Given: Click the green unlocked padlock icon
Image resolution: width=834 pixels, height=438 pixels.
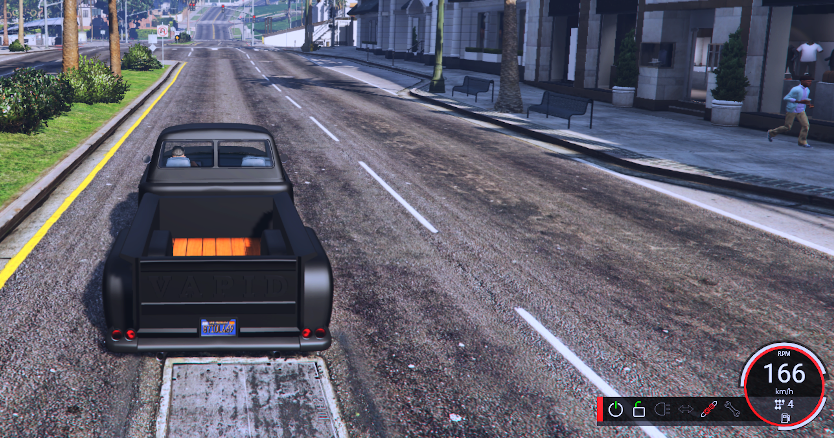Looking at the screenshot, I should (638, 409).
